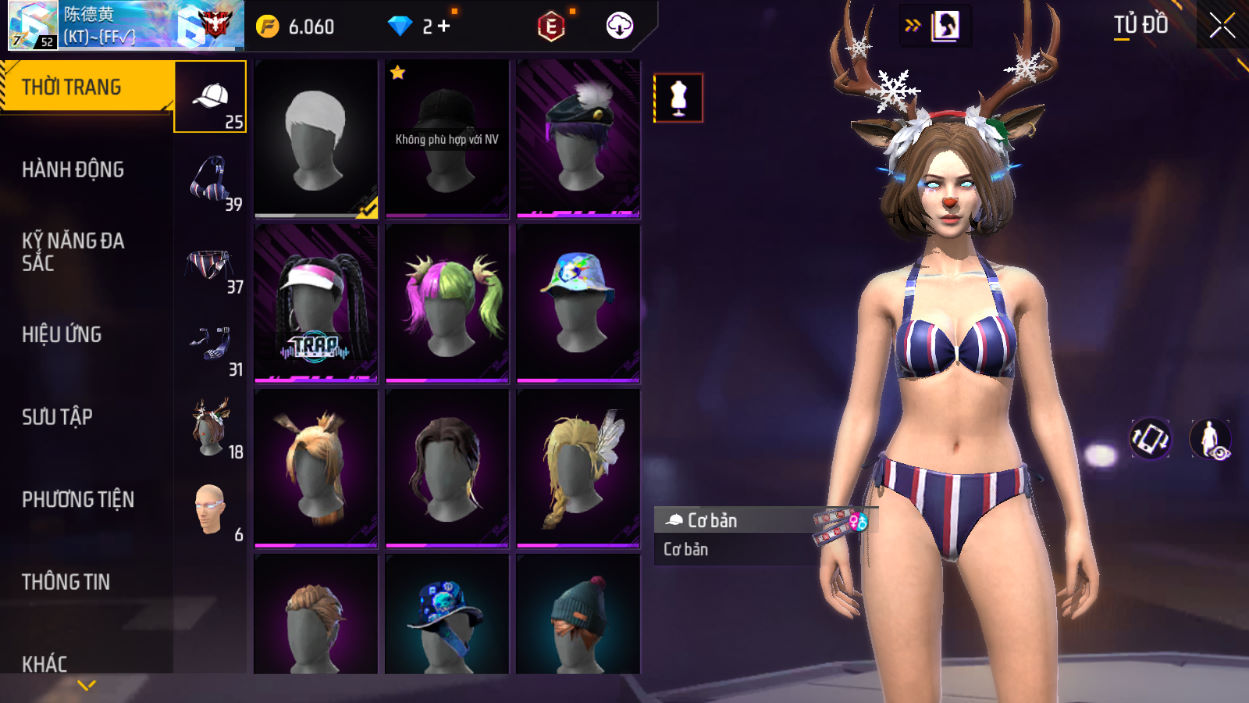Equip the pink and green pigtails hair

pyautogui.click(x=447, y=302)
